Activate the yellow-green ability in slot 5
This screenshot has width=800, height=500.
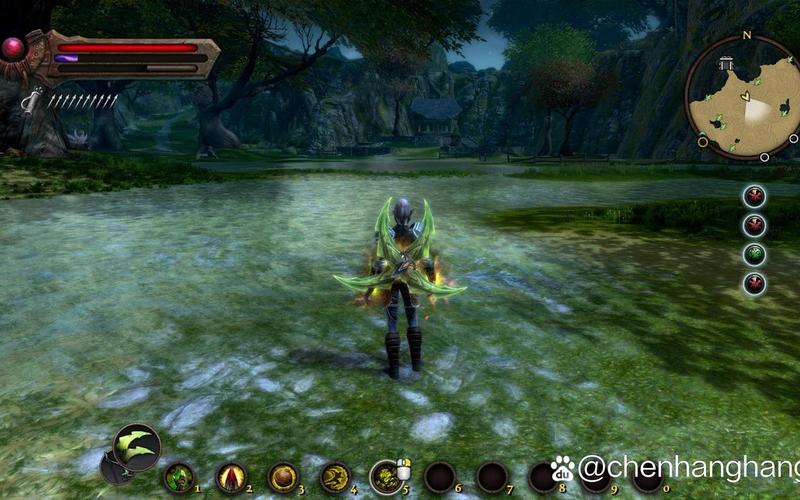(386, 477)
